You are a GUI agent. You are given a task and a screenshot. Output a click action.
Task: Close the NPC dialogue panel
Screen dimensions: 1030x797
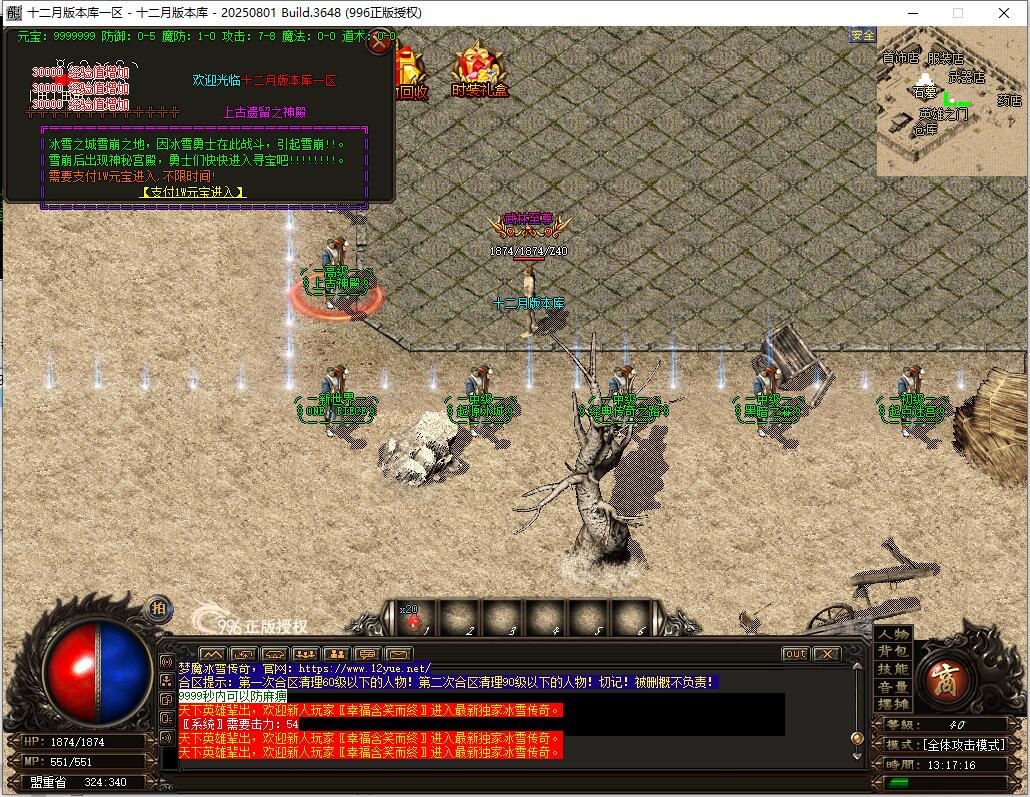[x=379, y=43]
